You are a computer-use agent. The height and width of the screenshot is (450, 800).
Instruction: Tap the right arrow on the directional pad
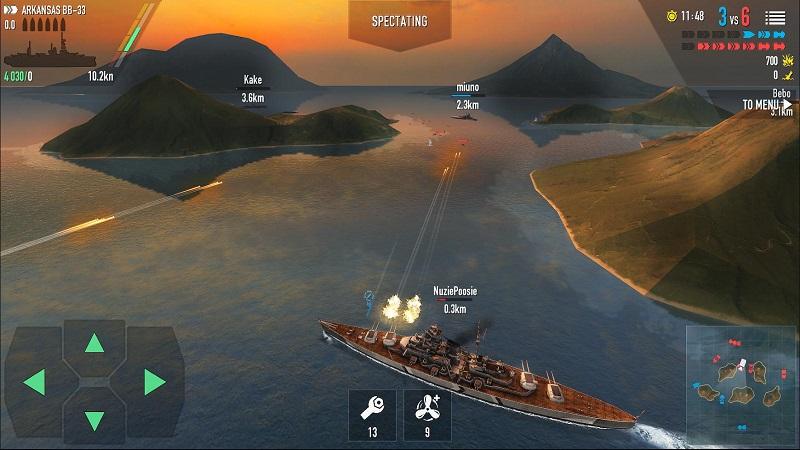(154, 382)
